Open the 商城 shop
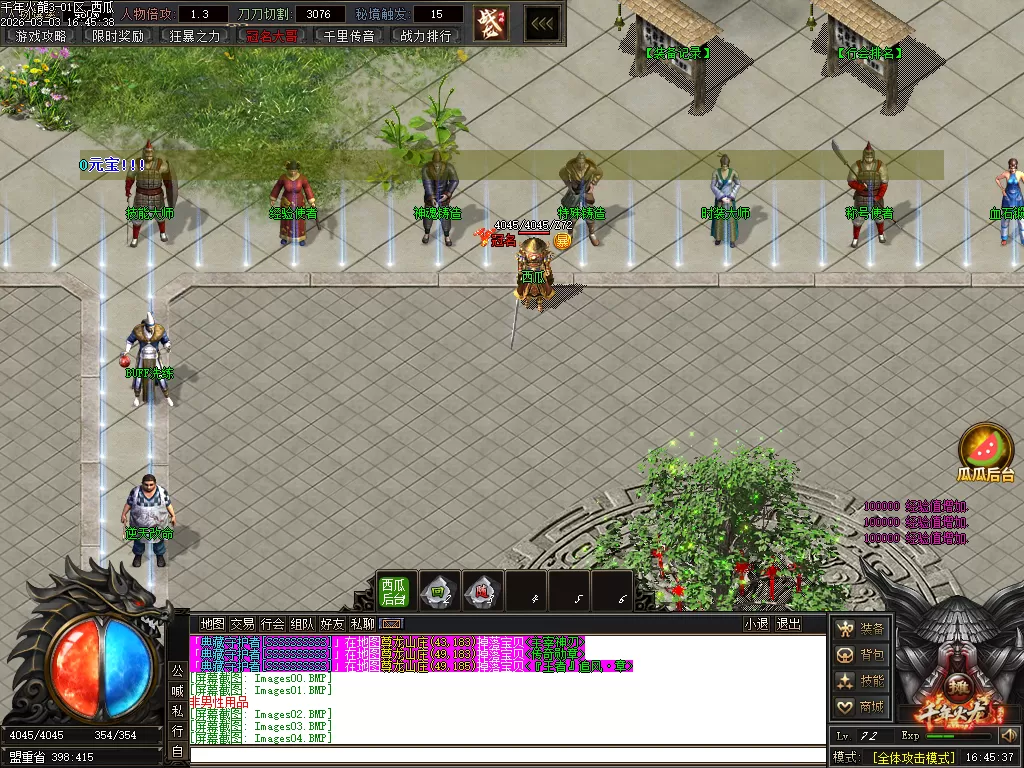1024x768 pixels. pyautogui.click(x=861, y=707)
